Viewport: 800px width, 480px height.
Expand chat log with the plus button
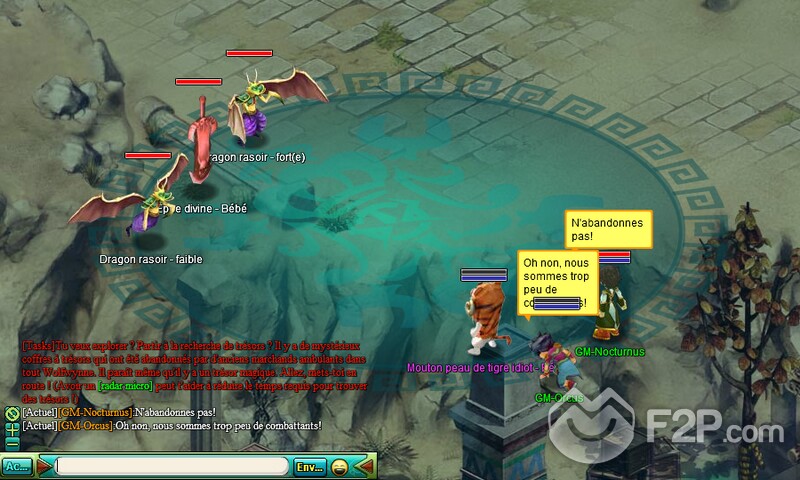pos(11,428)
